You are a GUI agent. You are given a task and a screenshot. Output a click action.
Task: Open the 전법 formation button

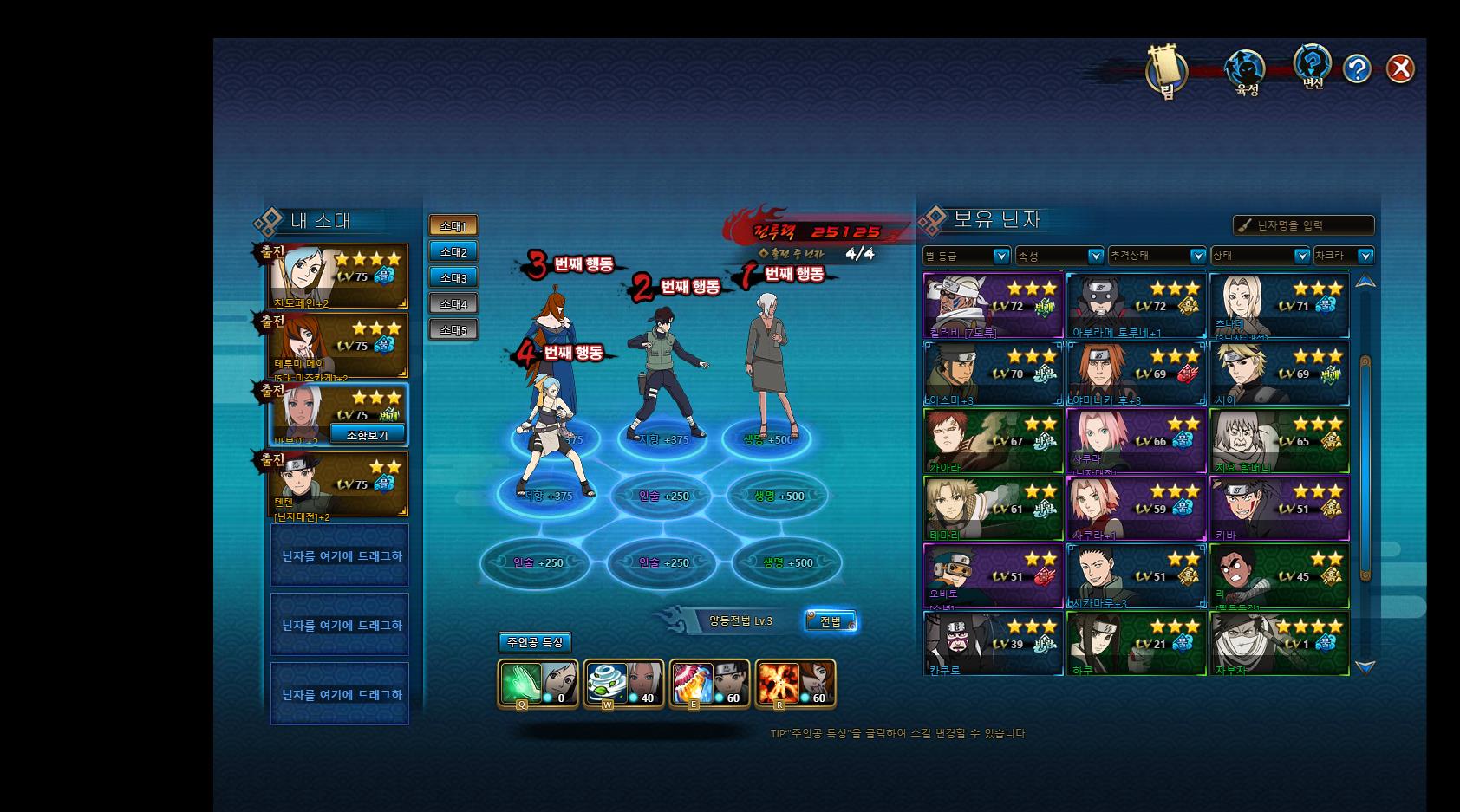830,621
